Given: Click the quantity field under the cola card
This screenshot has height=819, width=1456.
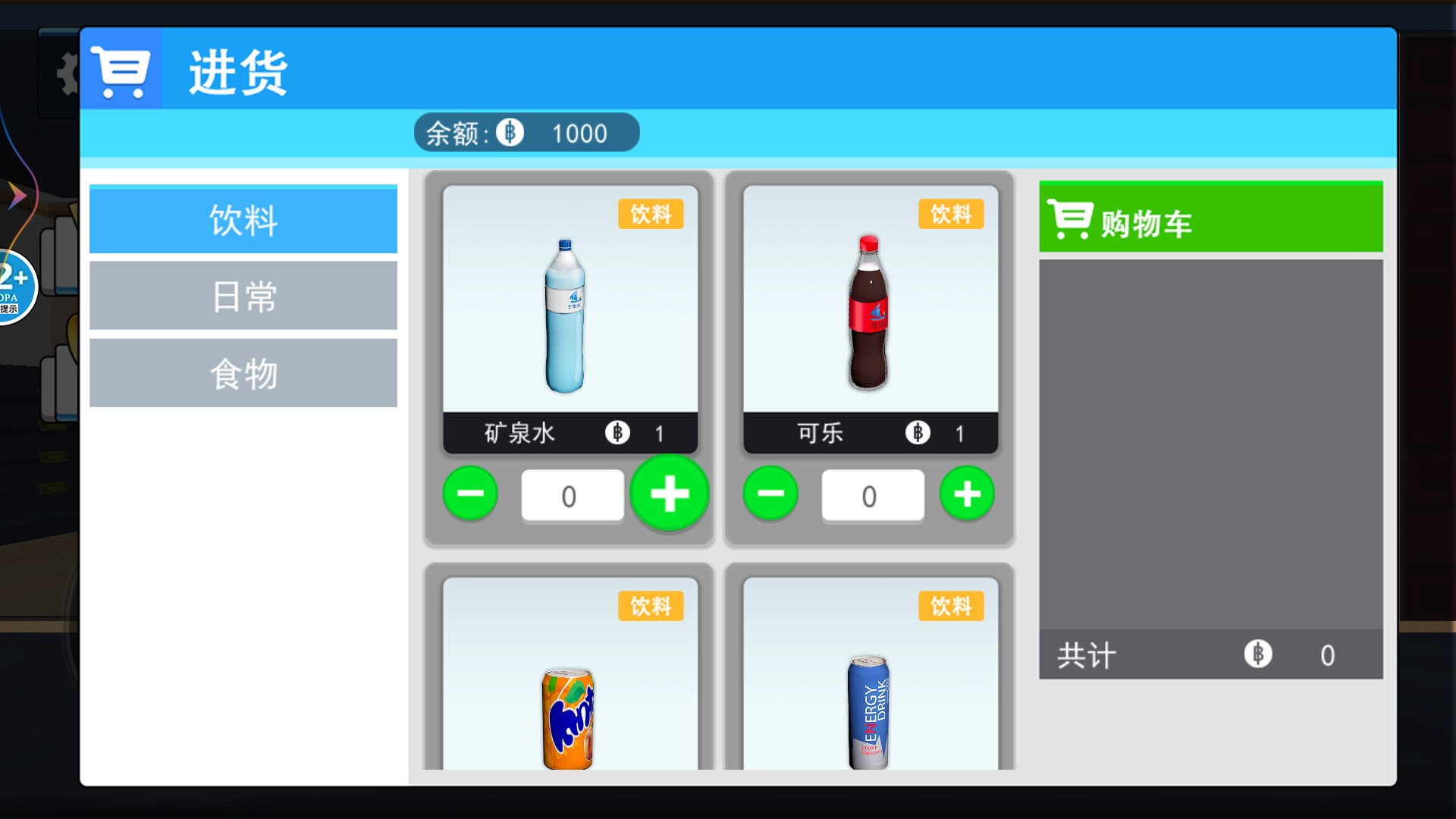Looking at the screenshot, I should [873, 495].
